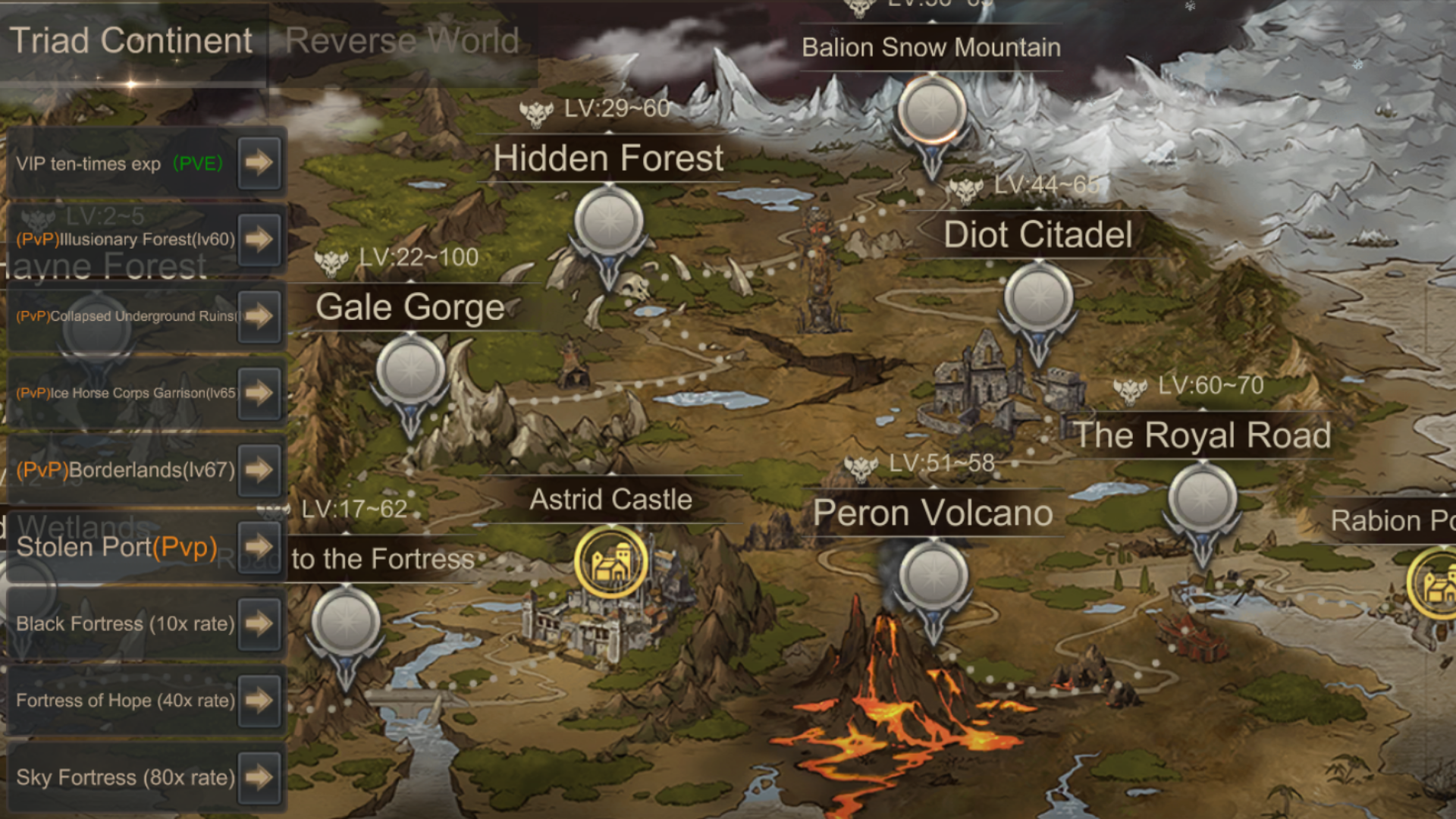The width and height of the screenshot is (1456, 819).
Task: Enter (PvP) Illusionary Forest lv60
Action: tap(259, 240)
